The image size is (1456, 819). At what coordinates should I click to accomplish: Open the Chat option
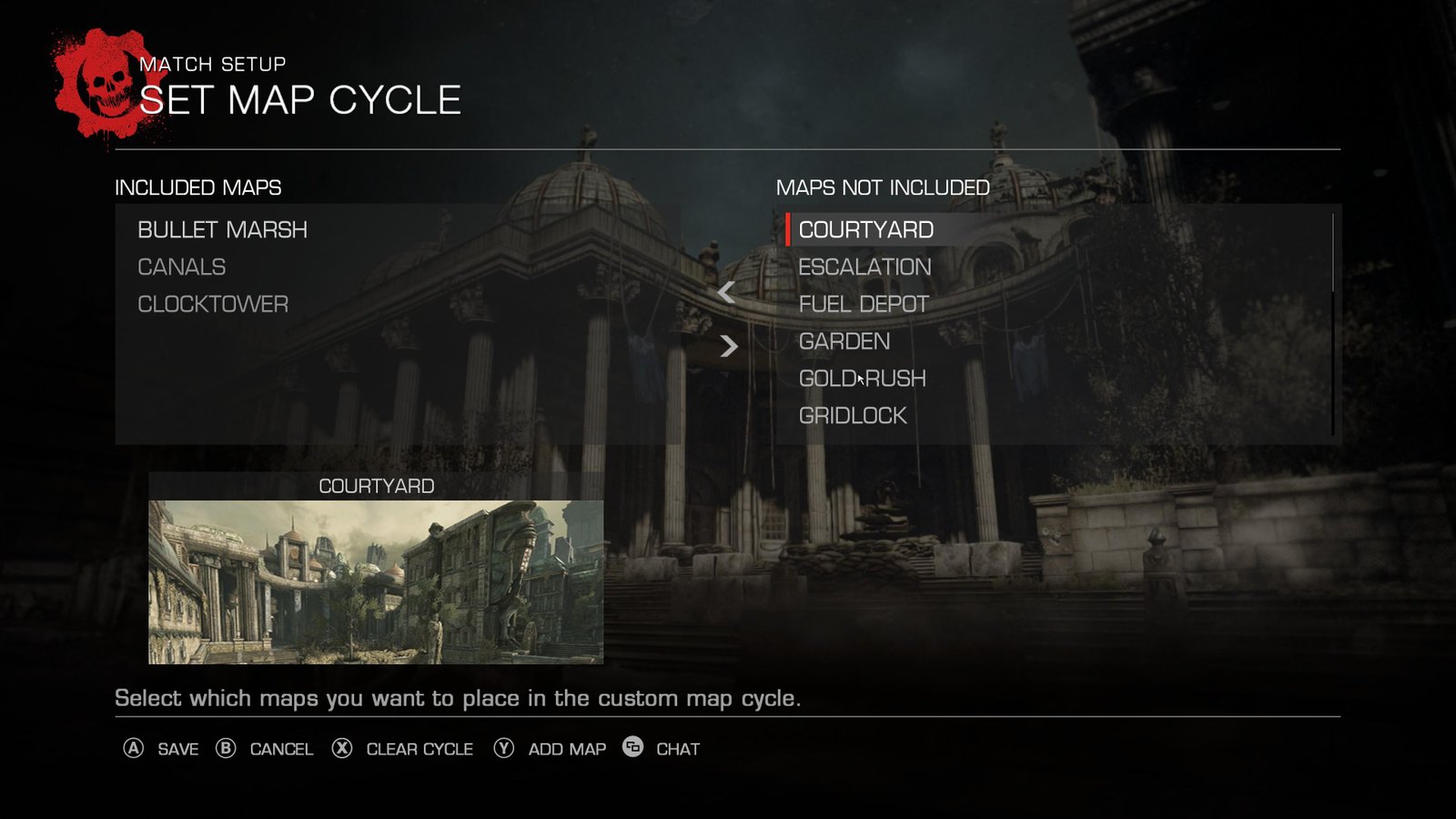(662, 749)
